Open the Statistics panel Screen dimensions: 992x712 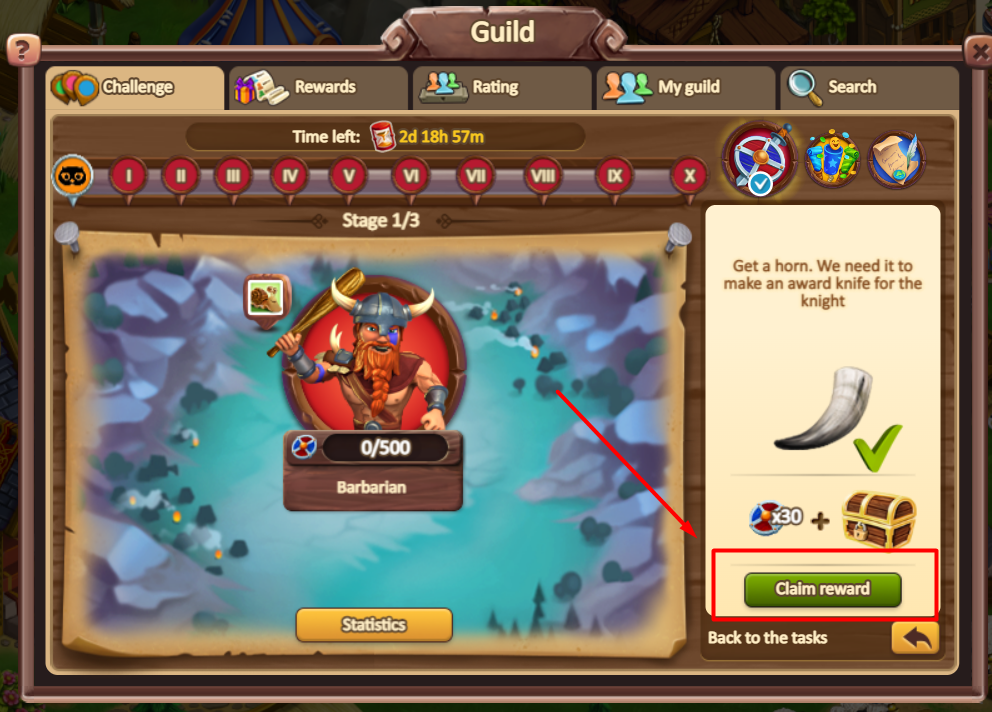(374, 625)
